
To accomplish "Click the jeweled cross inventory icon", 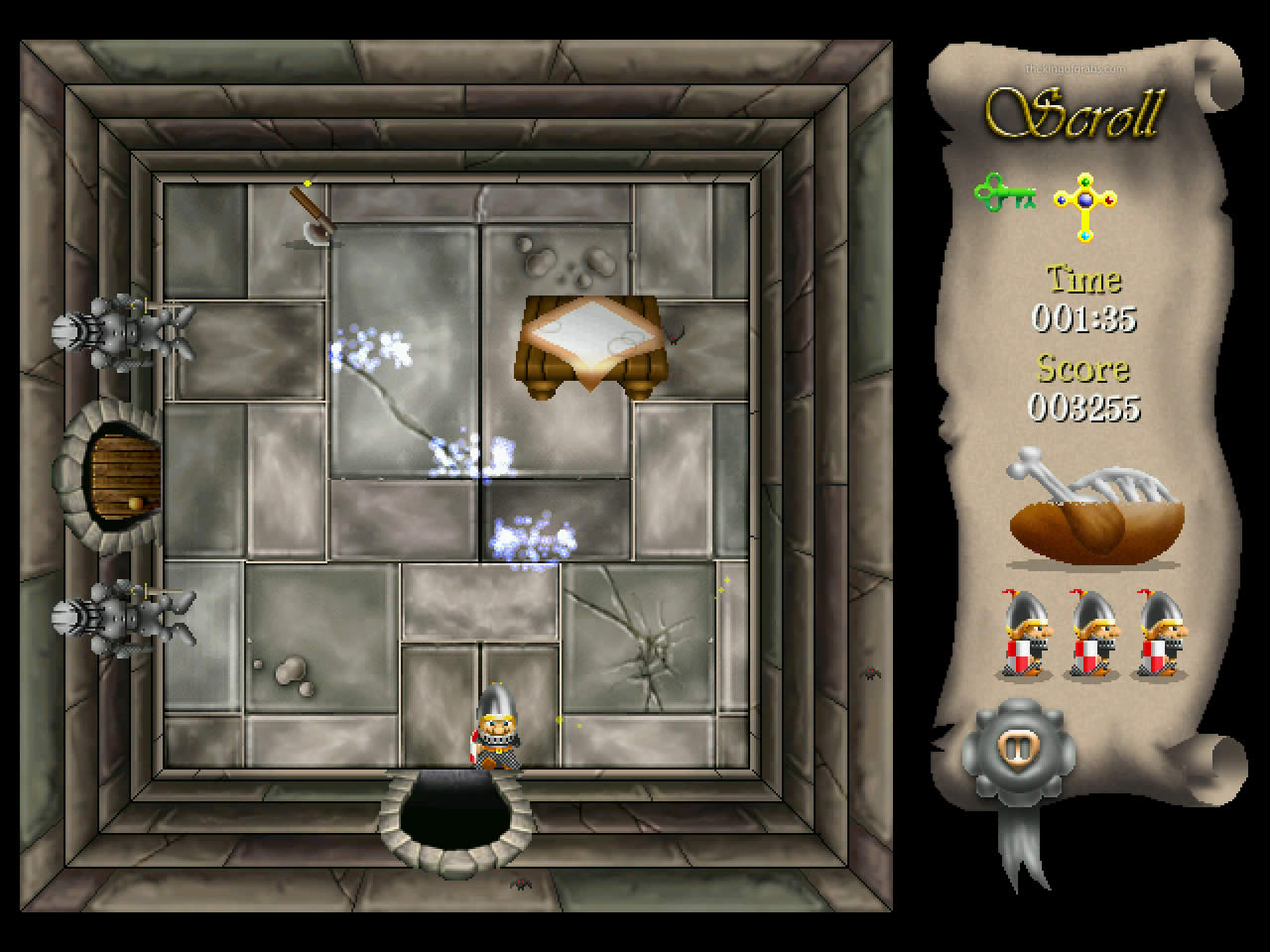I will [x=1086, y=200].
